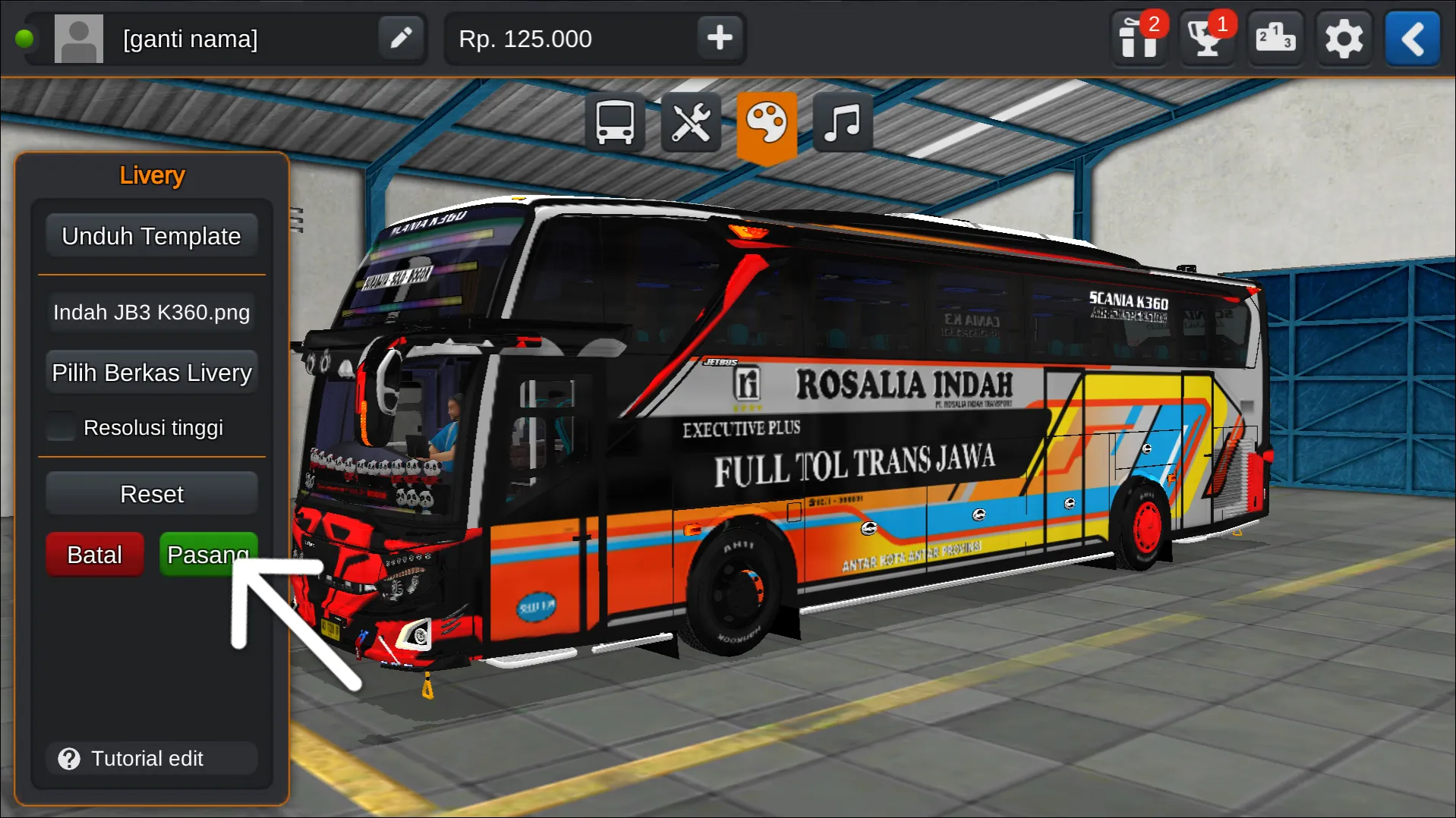Image resolution: width=1456 pixels, height=818 pixels.
Task: Enable the Resolusi tinggi checkbox
Action: point(59,426)
